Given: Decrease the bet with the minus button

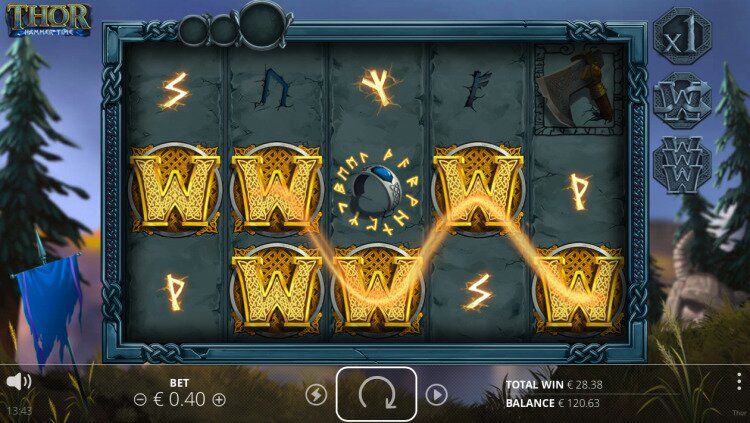Looking at the screenshot, I should coord(140,399).
